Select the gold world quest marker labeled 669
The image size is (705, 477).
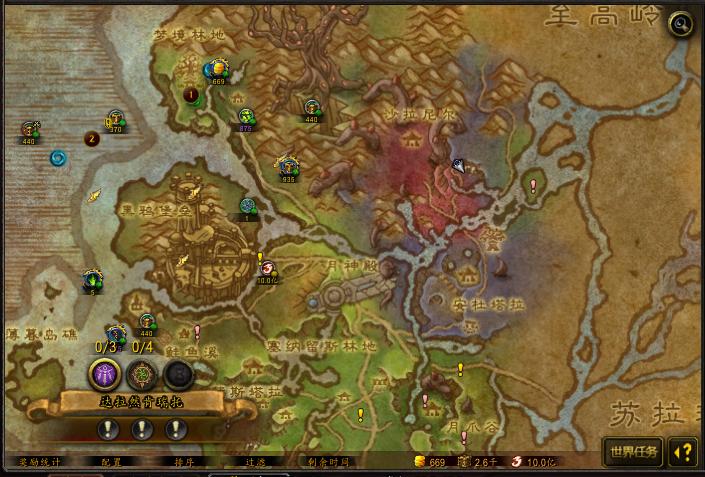point(216,70)
